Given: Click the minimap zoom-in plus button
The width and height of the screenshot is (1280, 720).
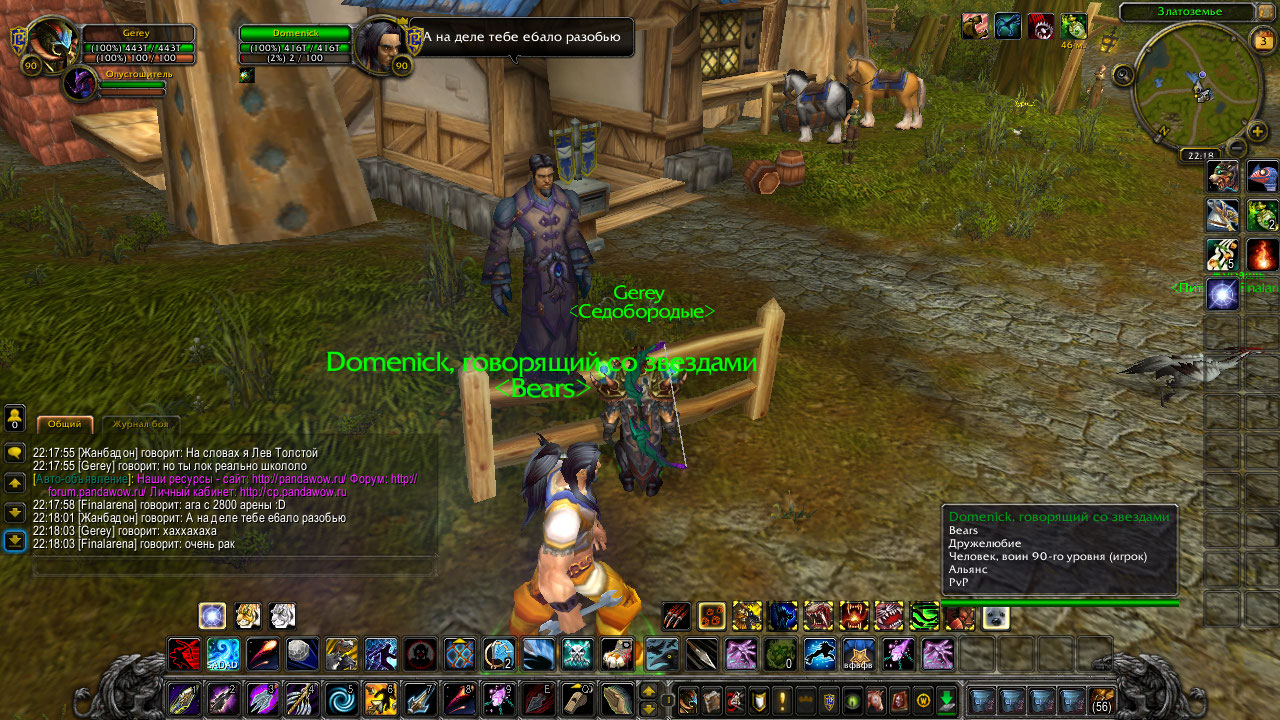Looking at the screenshot, I should pos(1257,131).
